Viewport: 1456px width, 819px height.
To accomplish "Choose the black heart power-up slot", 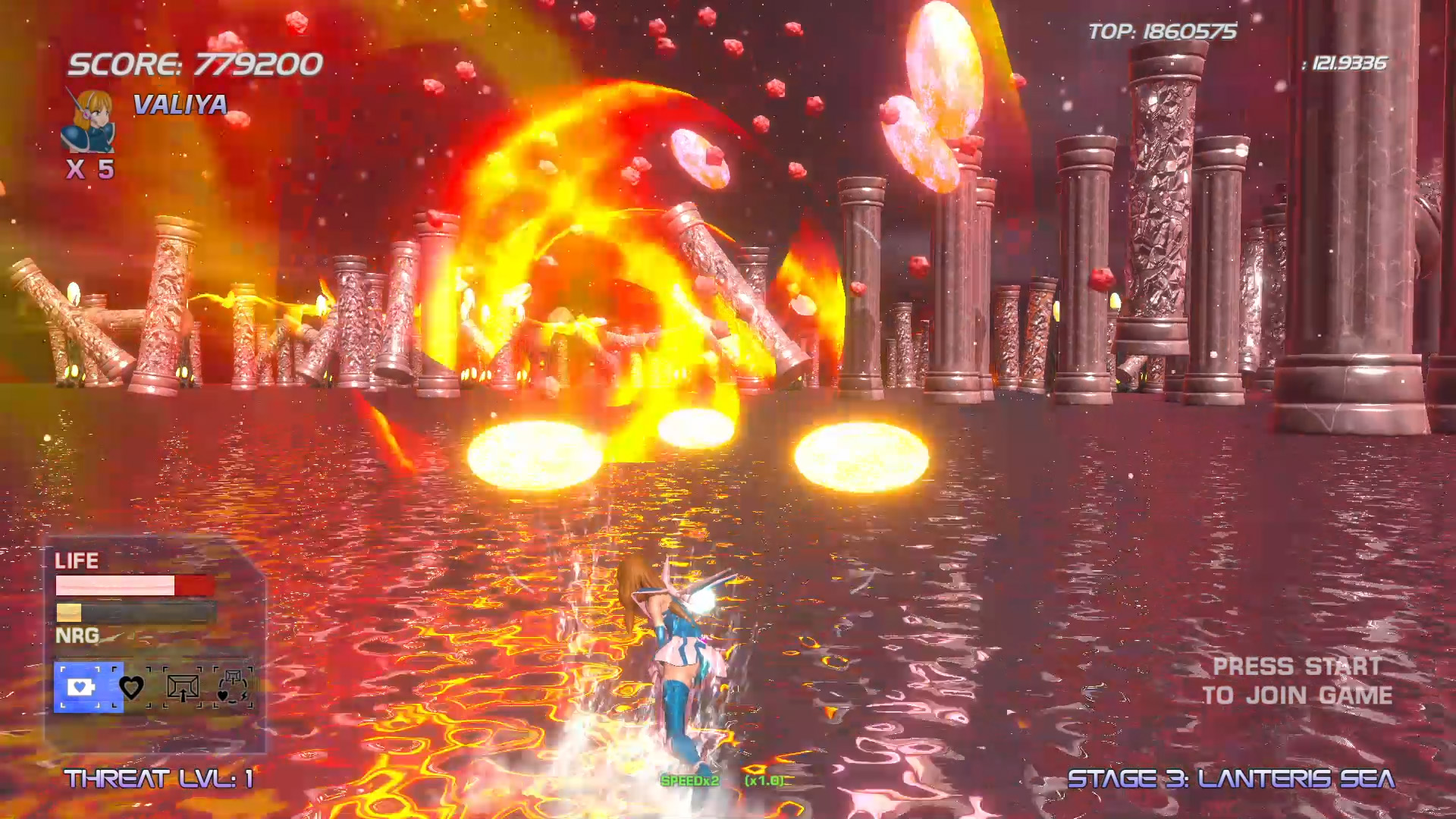I will (x=132, y=688).
